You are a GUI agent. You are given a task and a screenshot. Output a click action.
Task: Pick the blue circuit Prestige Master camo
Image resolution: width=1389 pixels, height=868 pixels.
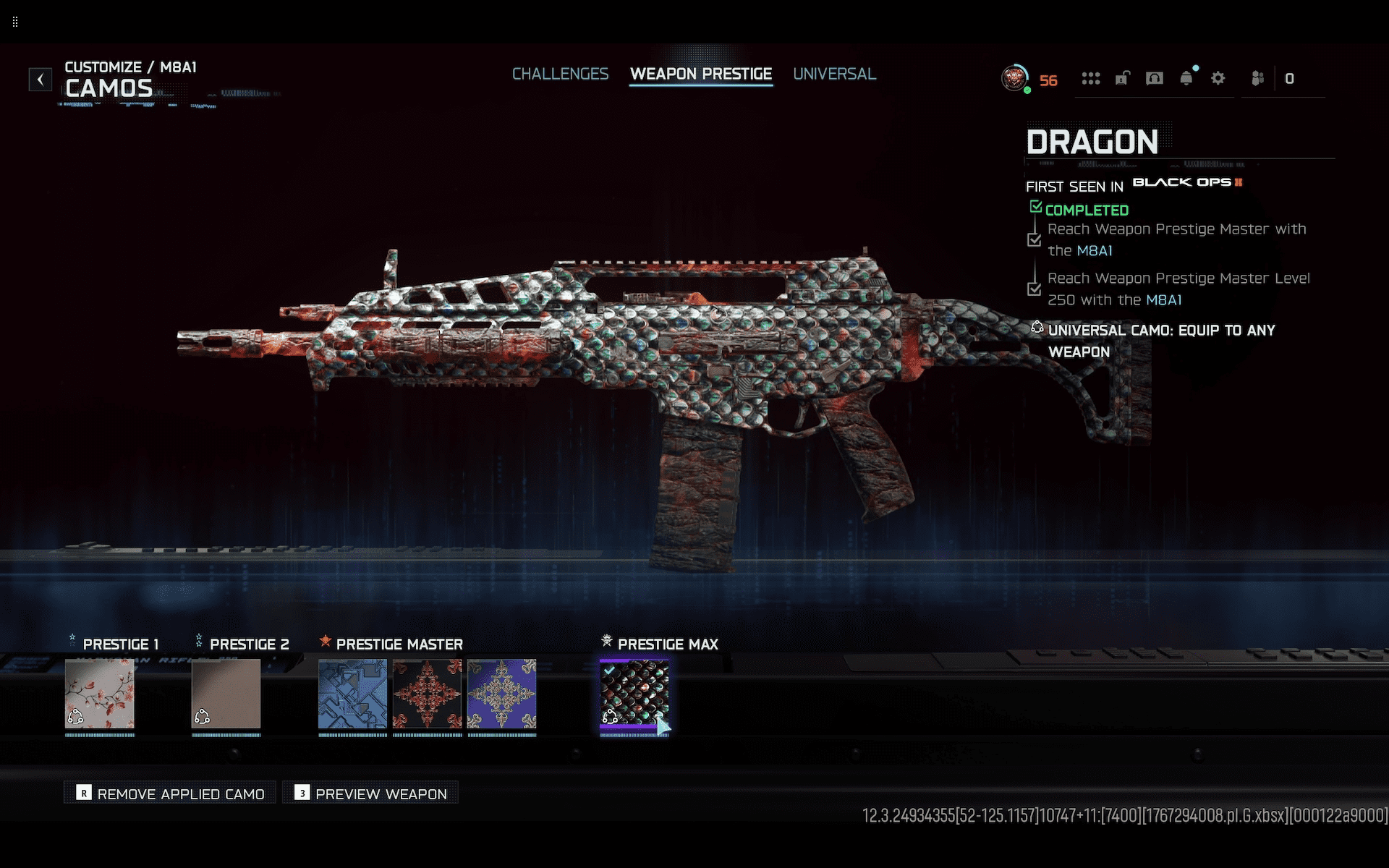coord(353,693)
